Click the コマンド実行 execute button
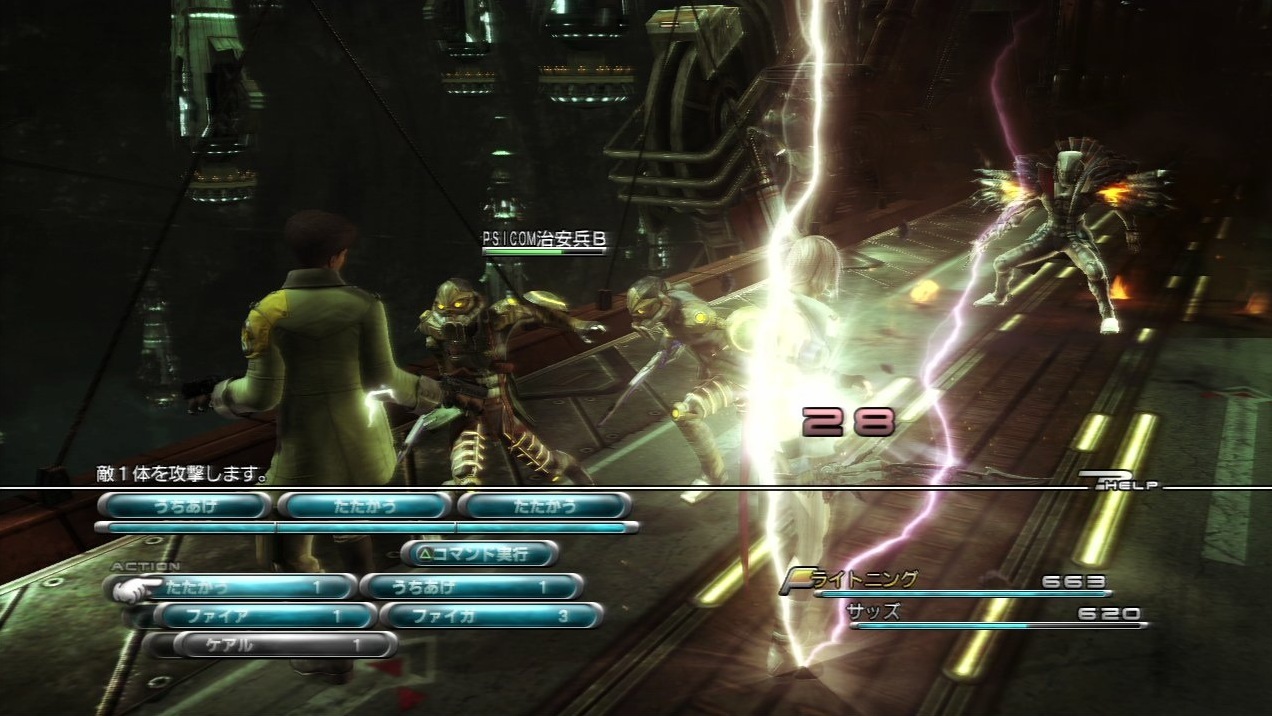This screenshot has height=716, width=1272. tap(480, 553)
